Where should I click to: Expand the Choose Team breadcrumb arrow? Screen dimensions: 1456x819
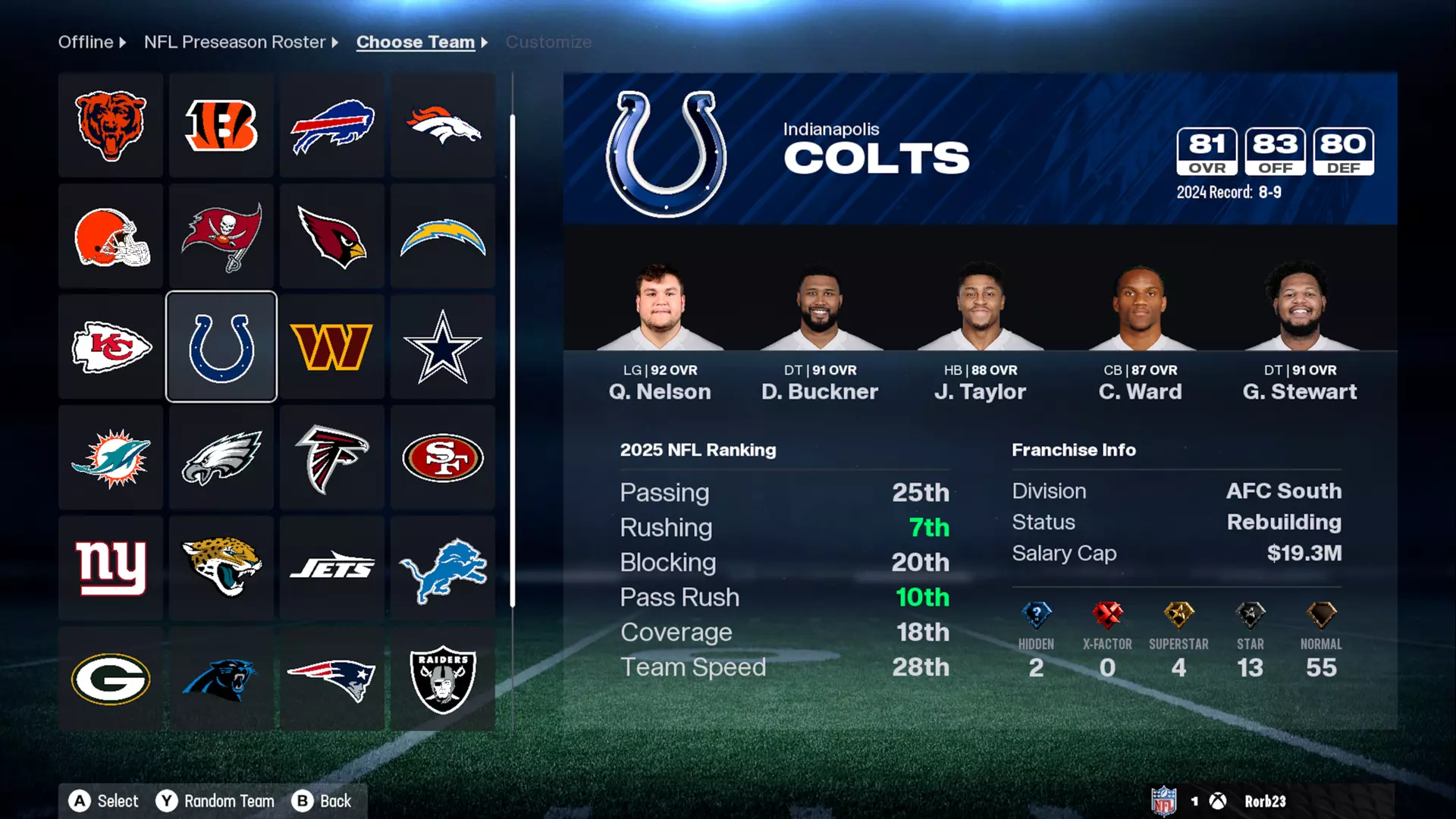(483, 42)
